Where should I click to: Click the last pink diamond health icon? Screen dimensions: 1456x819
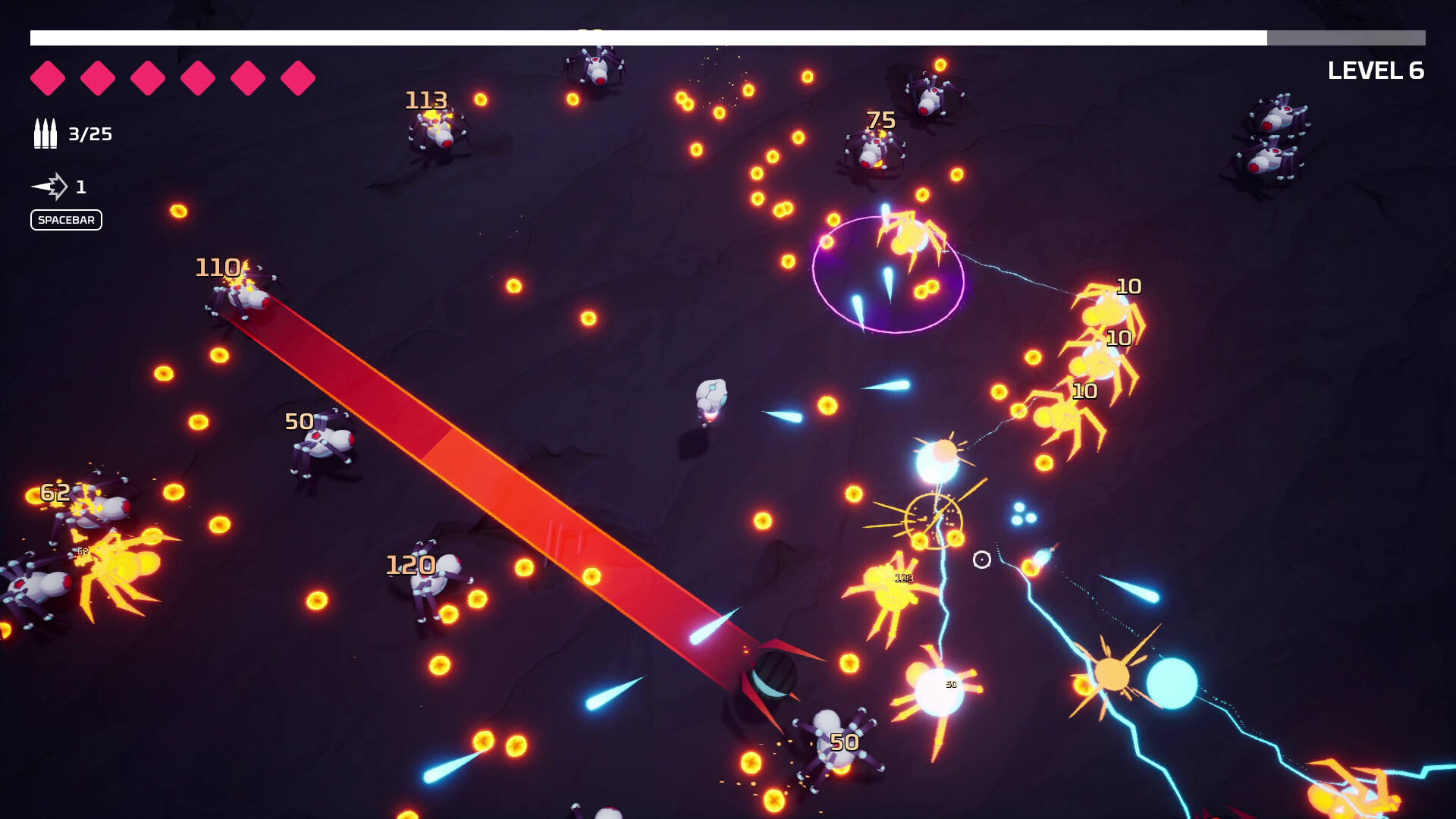click(297, 76)
